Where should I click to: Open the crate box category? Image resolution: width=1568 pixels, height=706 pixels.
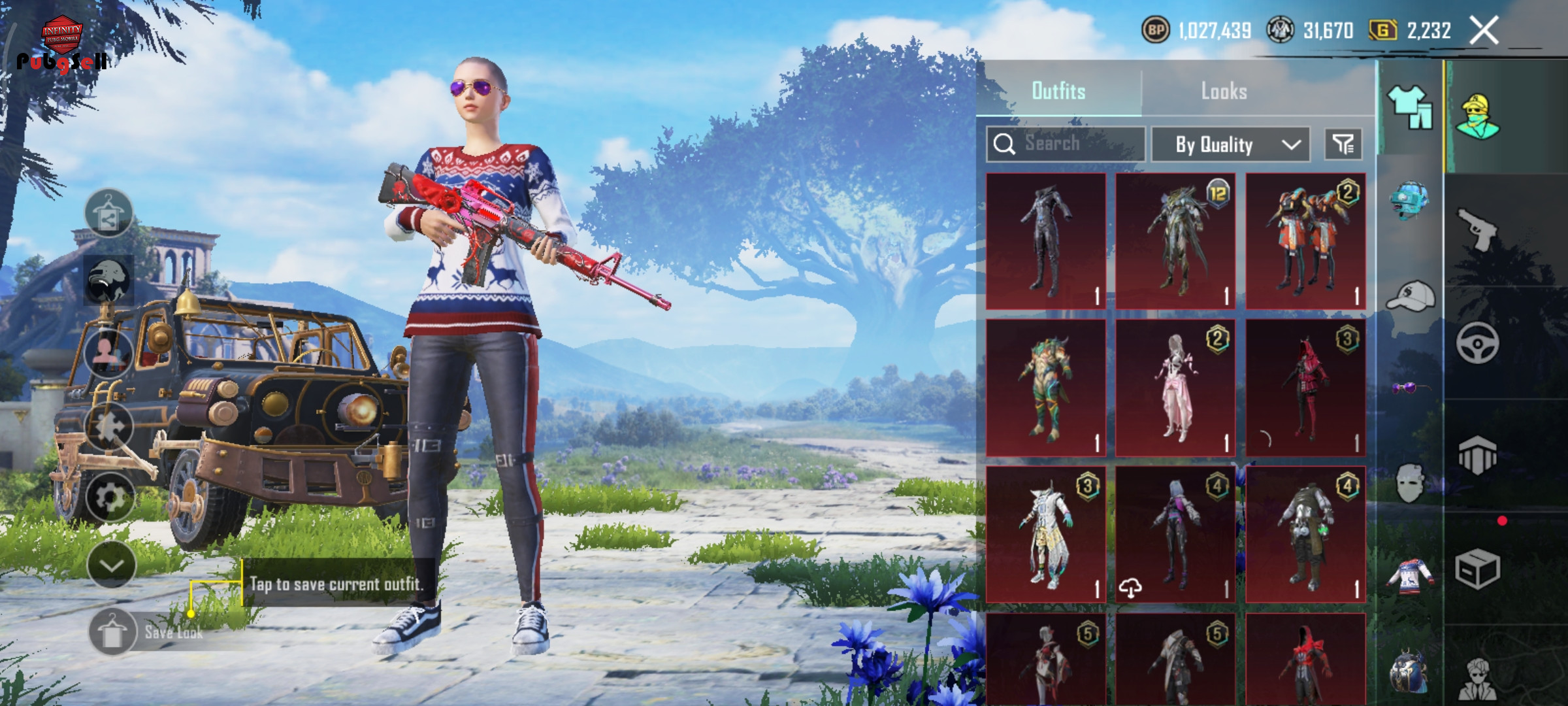click(x=1478, y=569)
